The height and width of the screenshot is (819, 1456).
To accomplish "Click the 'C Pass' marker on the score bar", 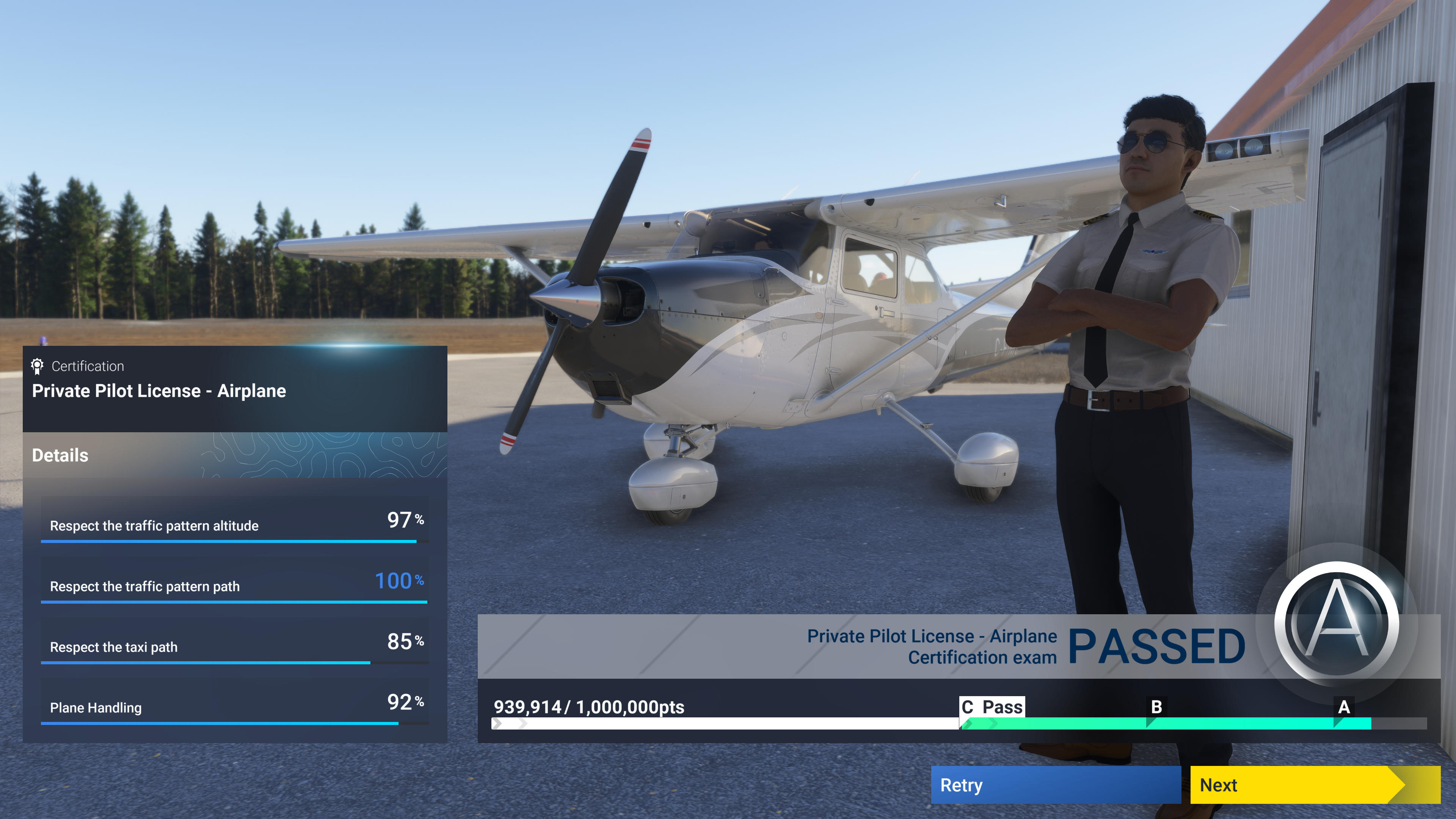I will 993,707.
